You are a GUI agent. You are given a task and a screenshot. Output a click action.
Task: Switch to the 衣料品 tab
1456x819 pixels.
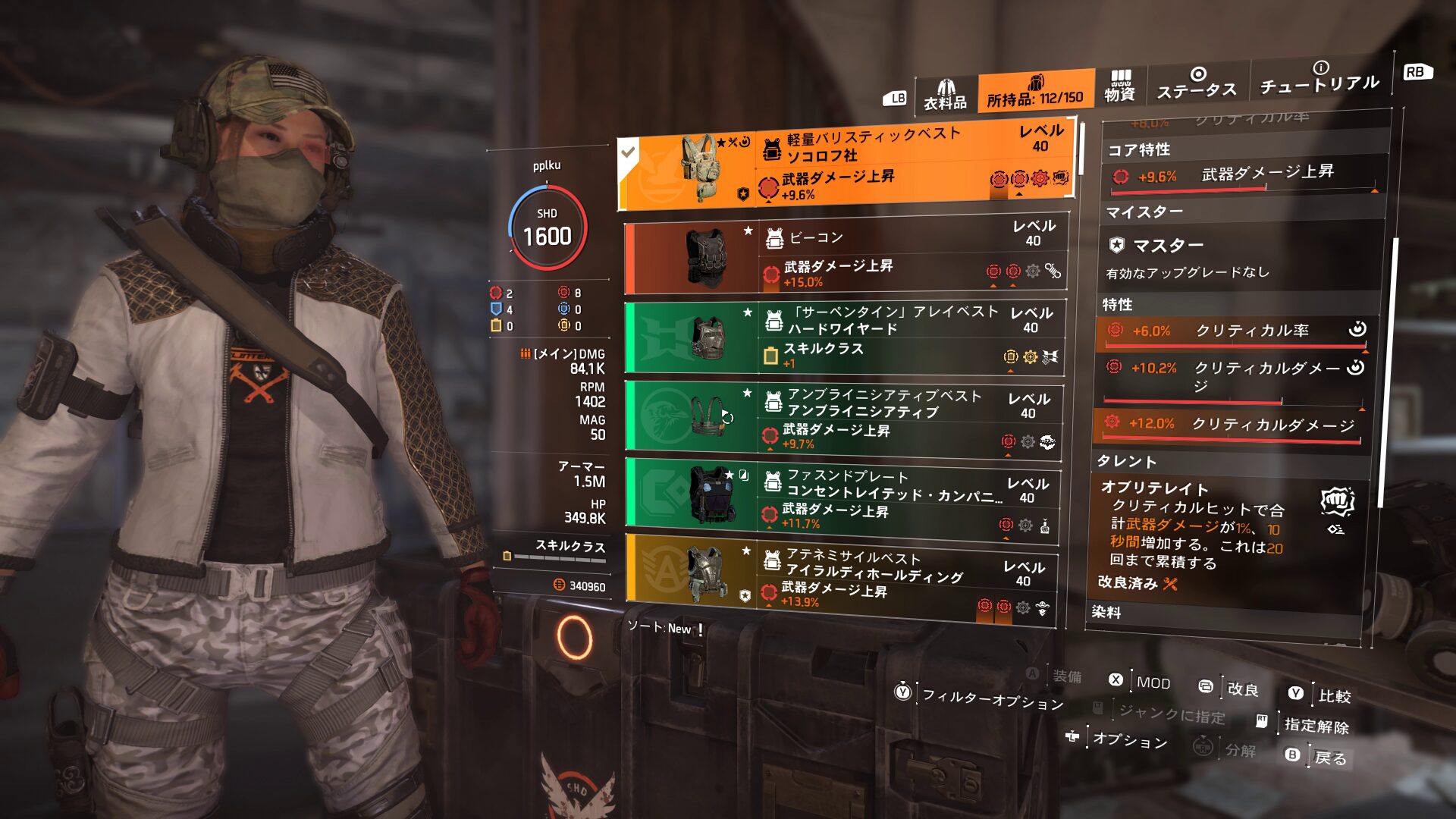coord(945,96)
